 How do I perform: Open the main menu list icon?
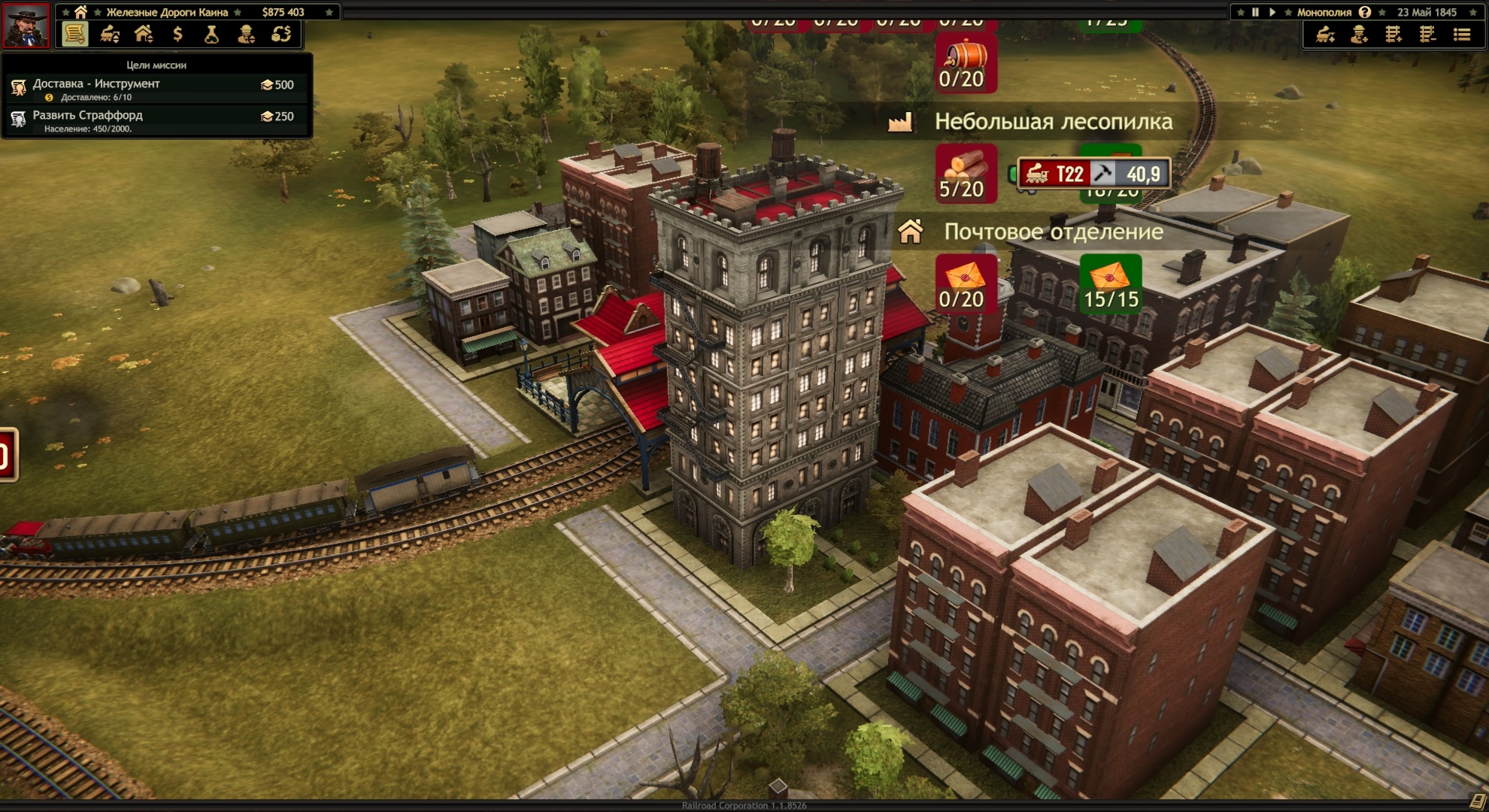click(1462, 35)
